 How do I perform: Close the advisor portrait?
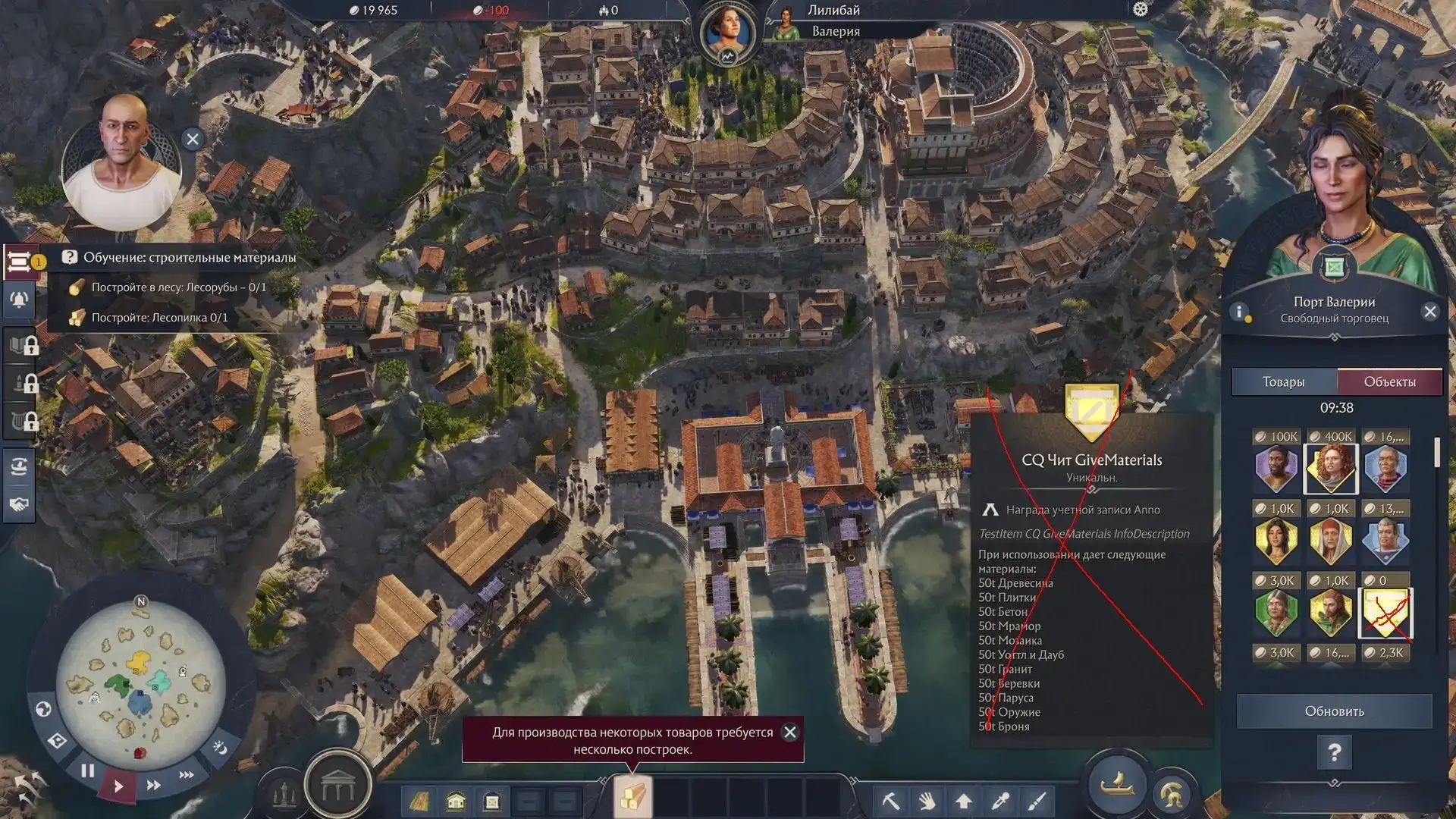(x=193, y=140)
